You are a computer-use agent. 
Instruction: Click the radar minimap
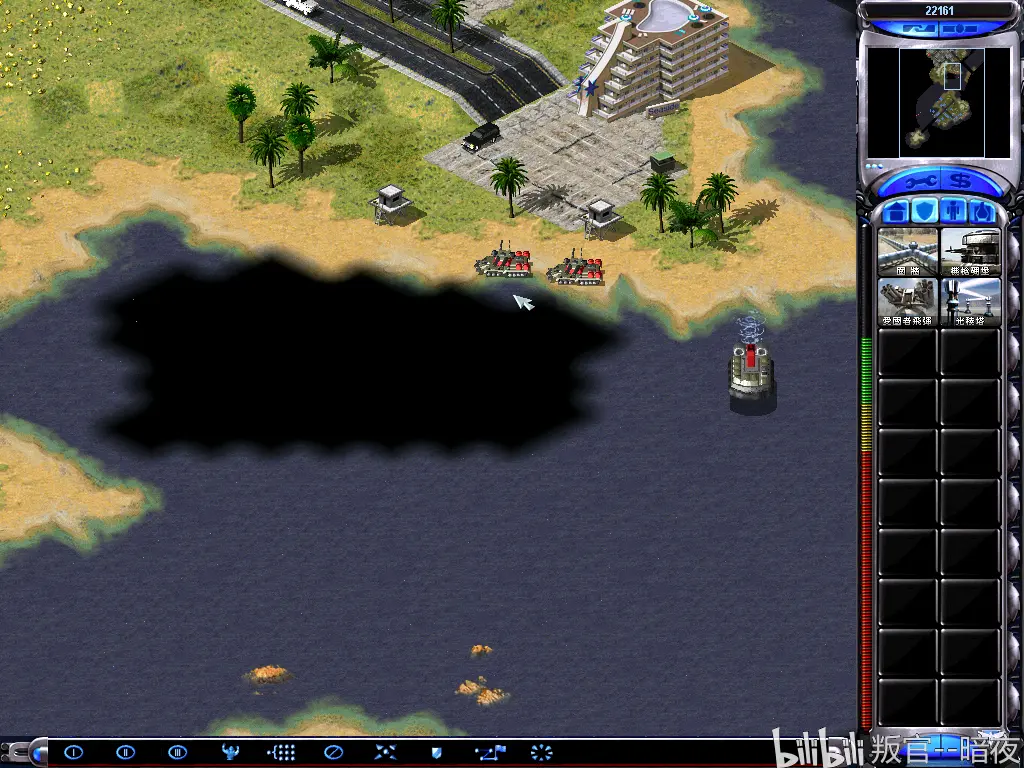click(940, 102)
